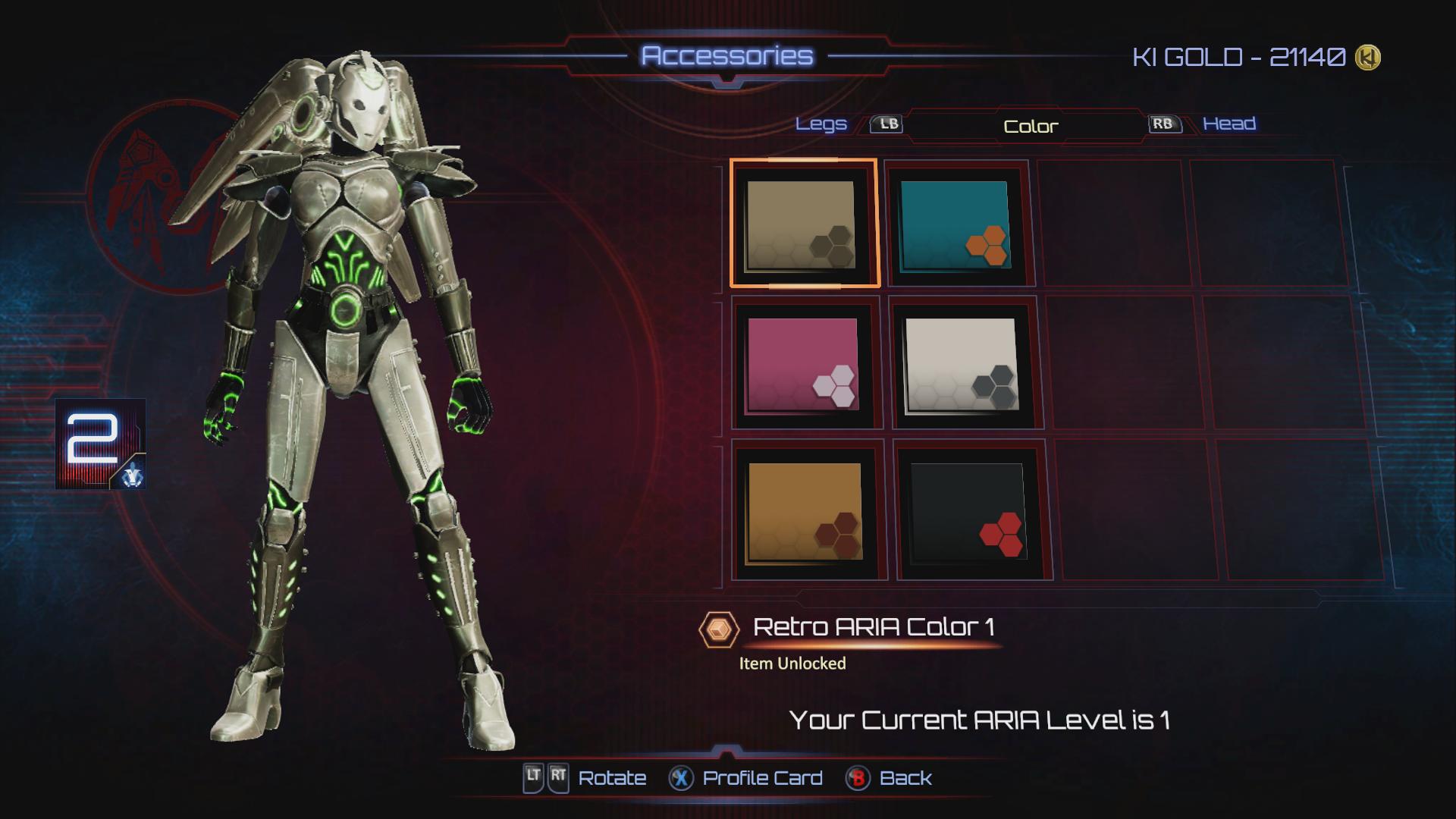Open the Profile Card

761,778
